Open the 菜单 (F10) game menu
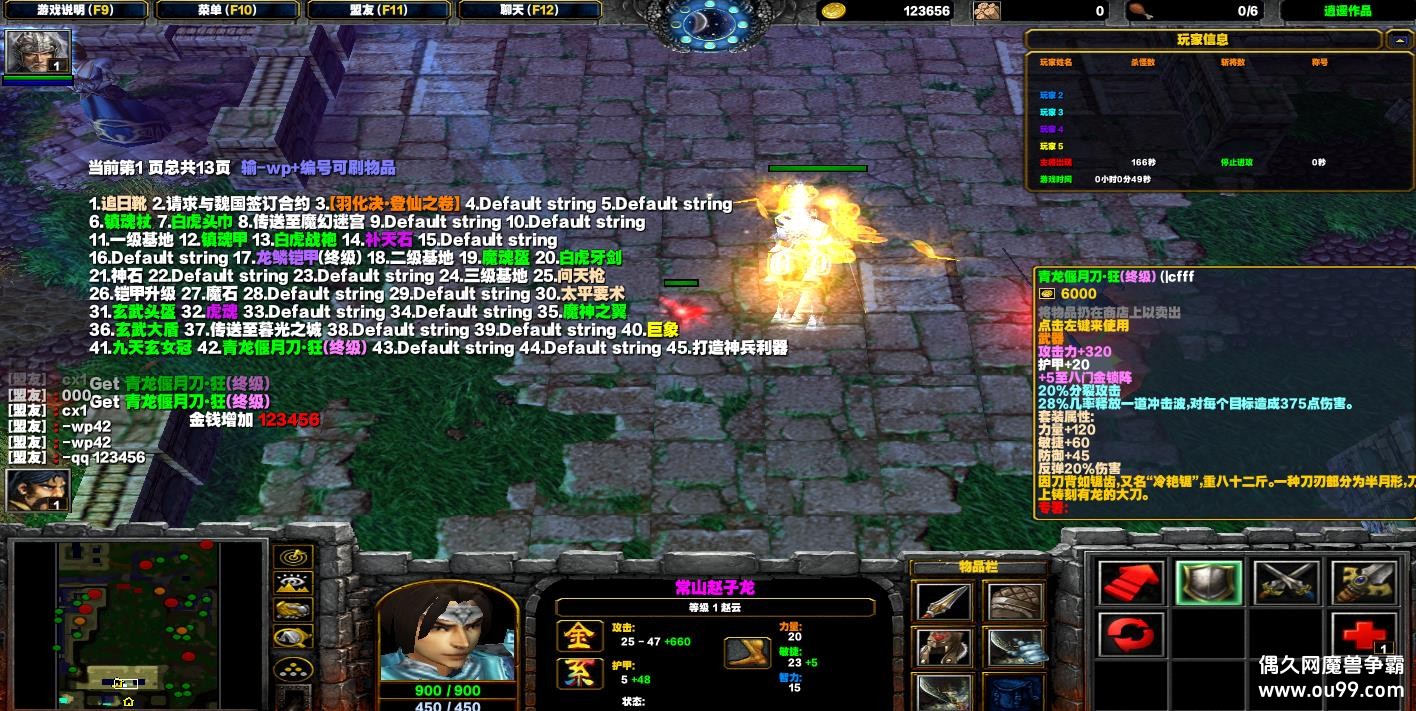 pos(227,10)
